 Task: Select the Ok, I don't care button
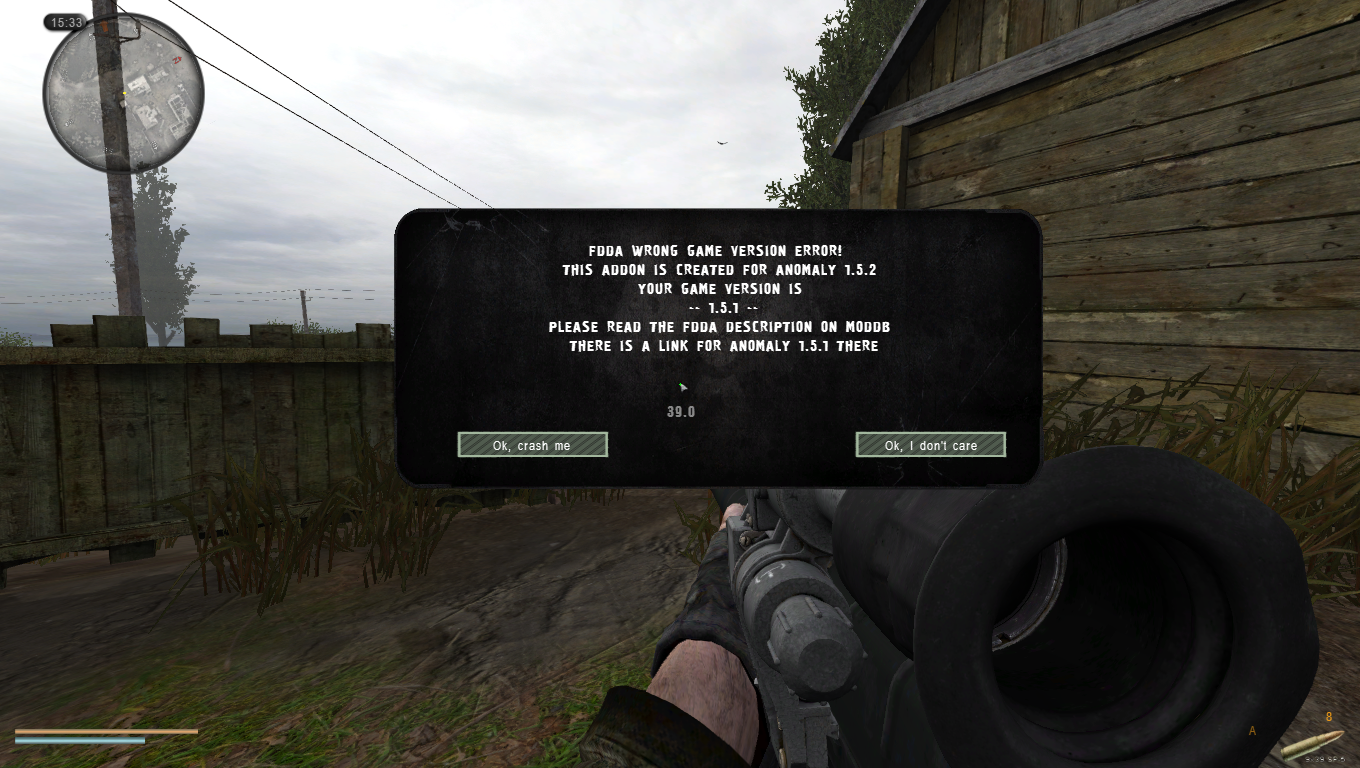(x=930, y=444)
